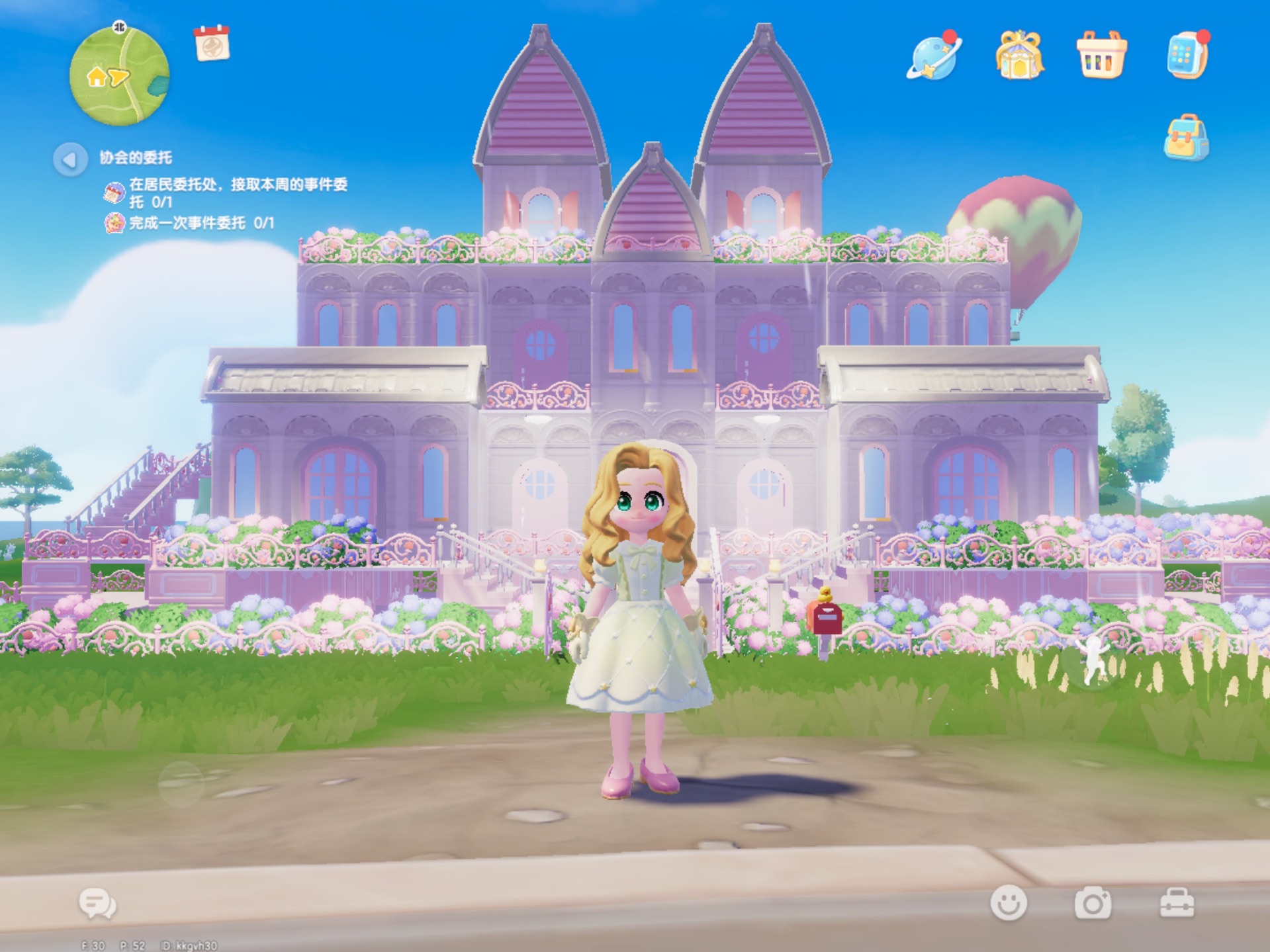
Task: Open the smiley face emote menu
Action: 1008,902
